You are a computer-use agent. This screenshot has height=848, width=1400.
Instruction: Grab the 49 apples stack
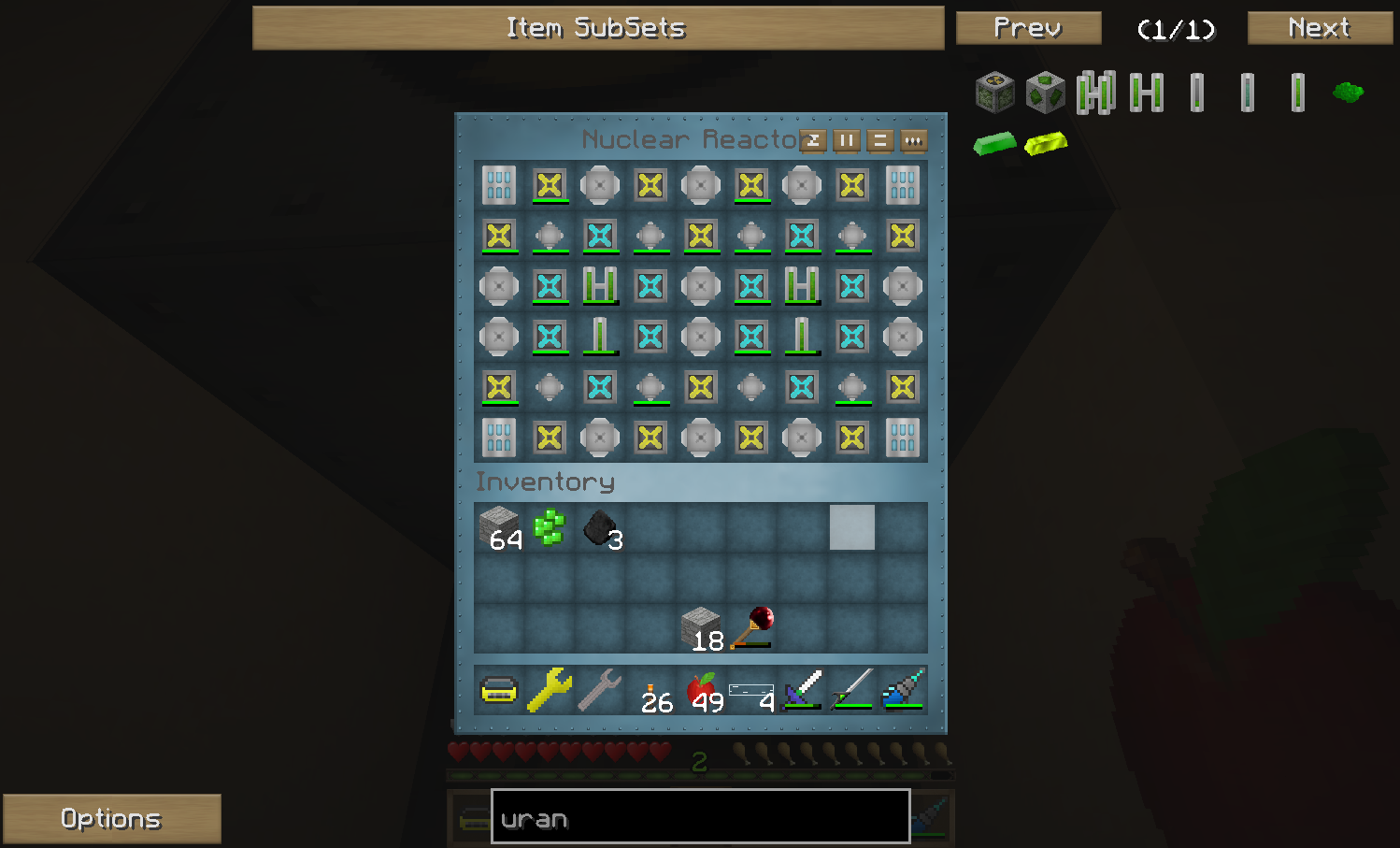pos(702,690)
